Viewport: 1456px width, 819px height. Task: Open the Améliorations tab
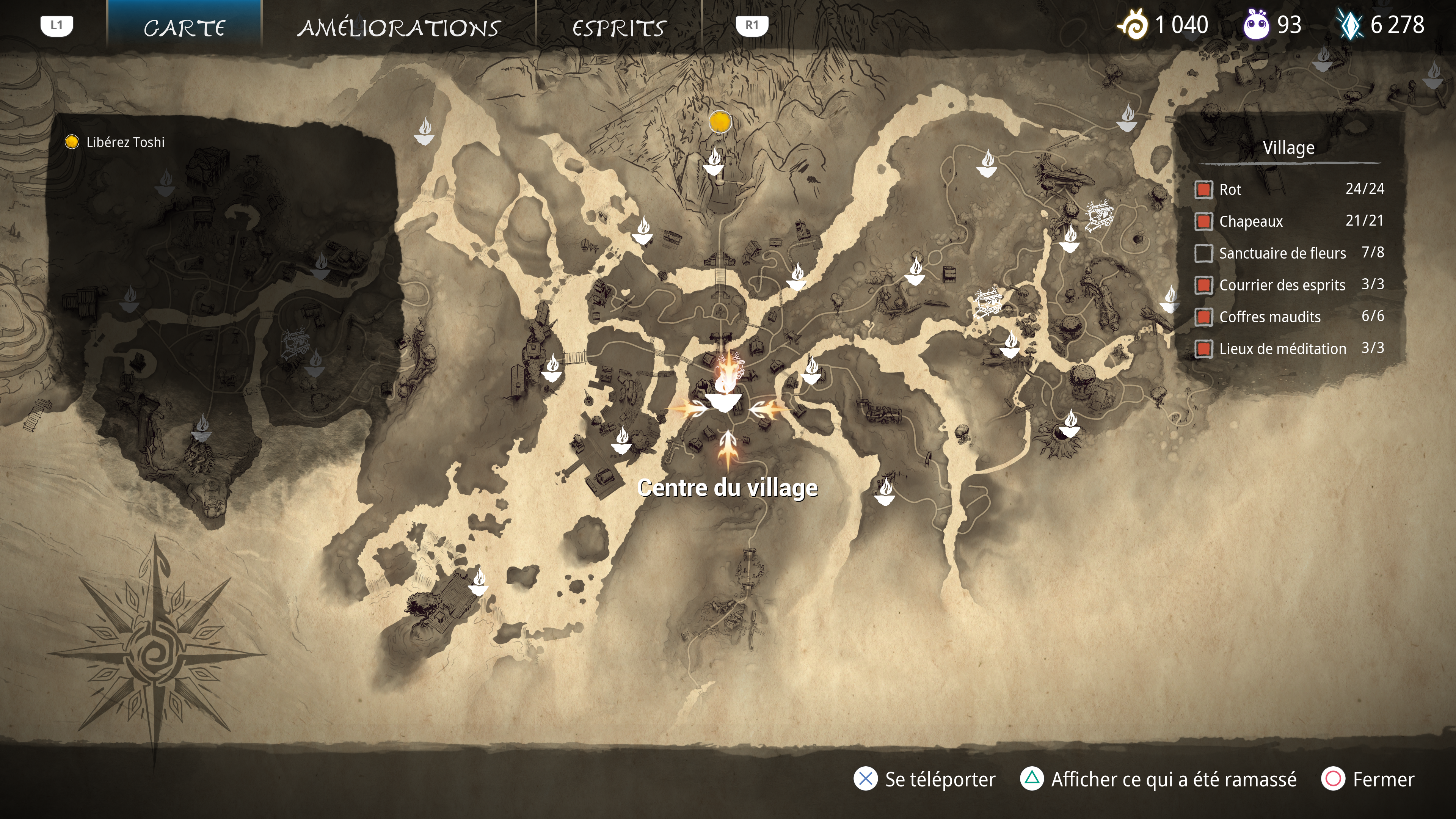pos(399,27)
